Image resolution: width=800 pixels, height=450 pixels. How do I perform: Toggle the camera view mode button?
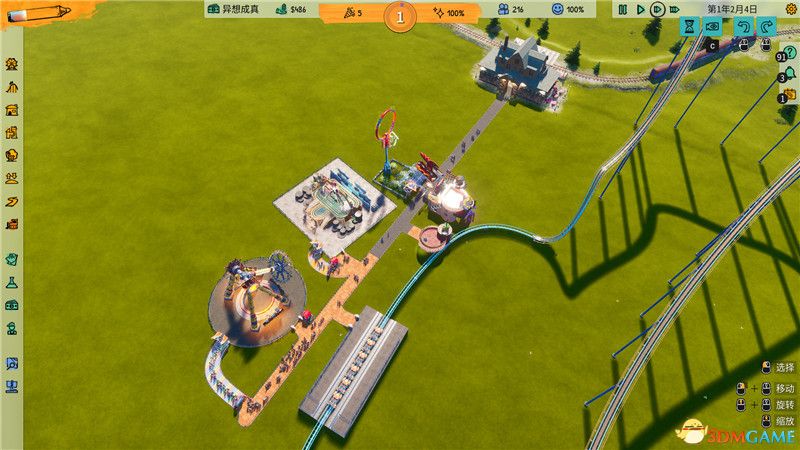click(x=714, y=27)
